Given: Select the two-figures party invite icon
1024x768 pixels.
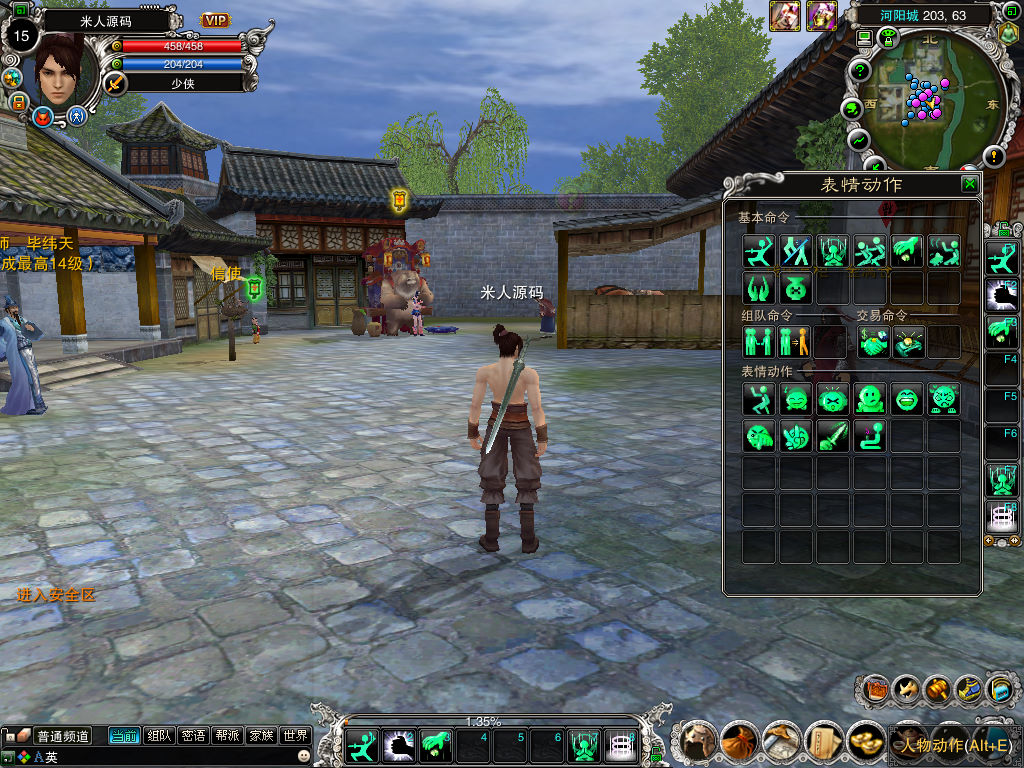Looking at the screenshot, I should [759, 342].
